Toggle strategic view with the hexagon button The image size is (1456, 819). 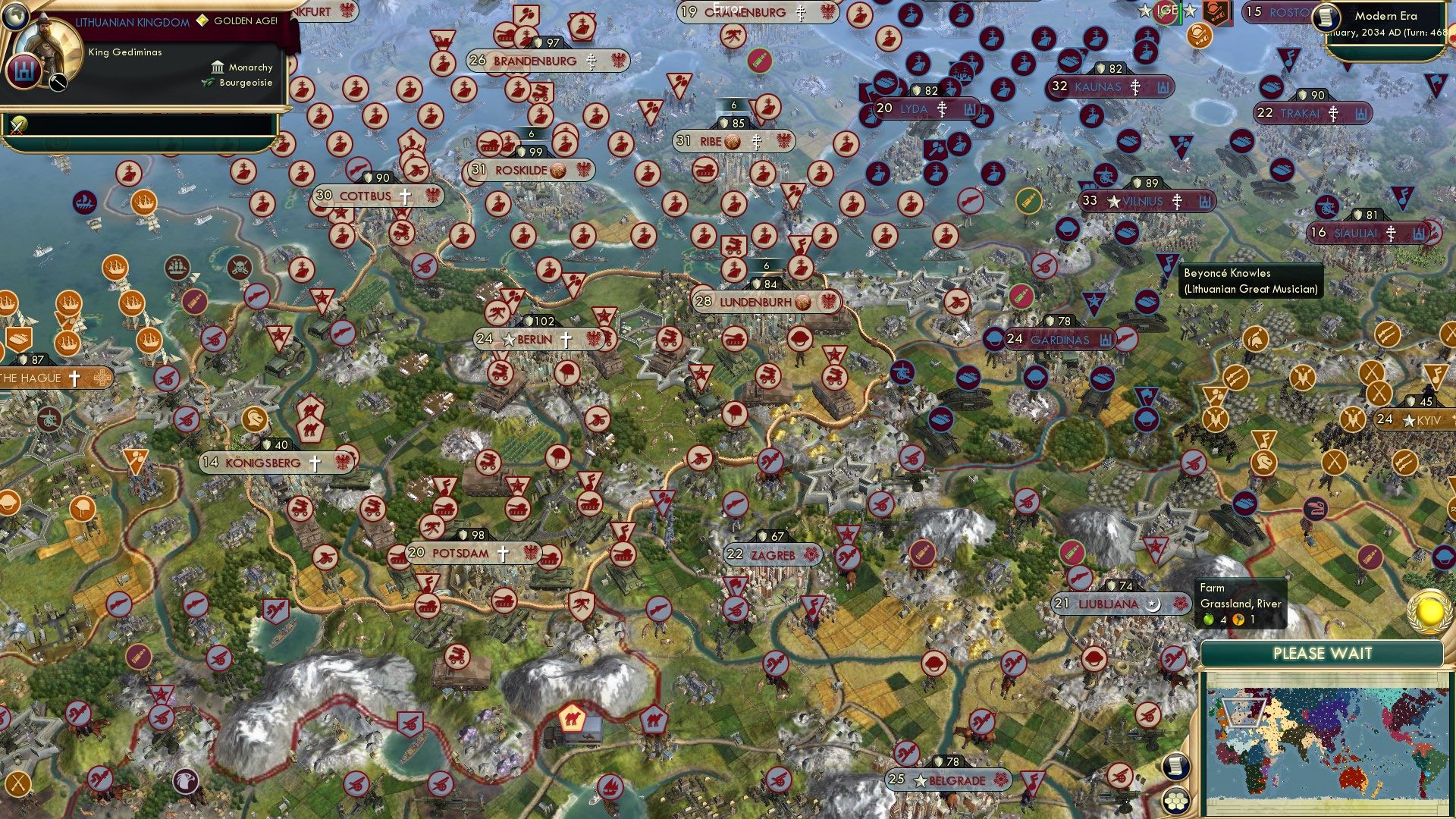1176,801
